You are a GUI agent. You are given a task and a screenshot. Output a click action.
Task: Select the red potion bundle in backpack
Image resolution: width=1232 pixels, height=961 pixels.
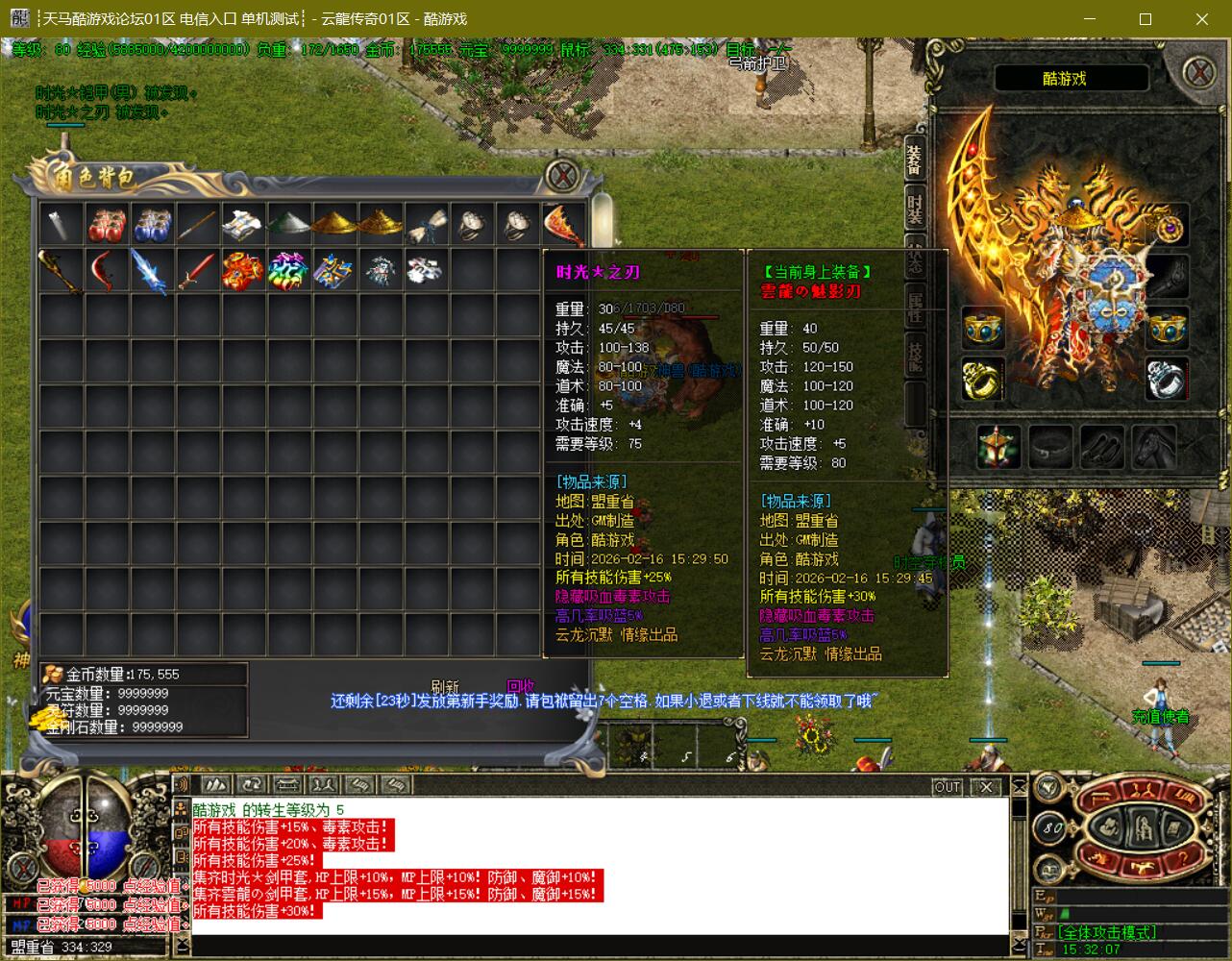(x=108, y=225)
